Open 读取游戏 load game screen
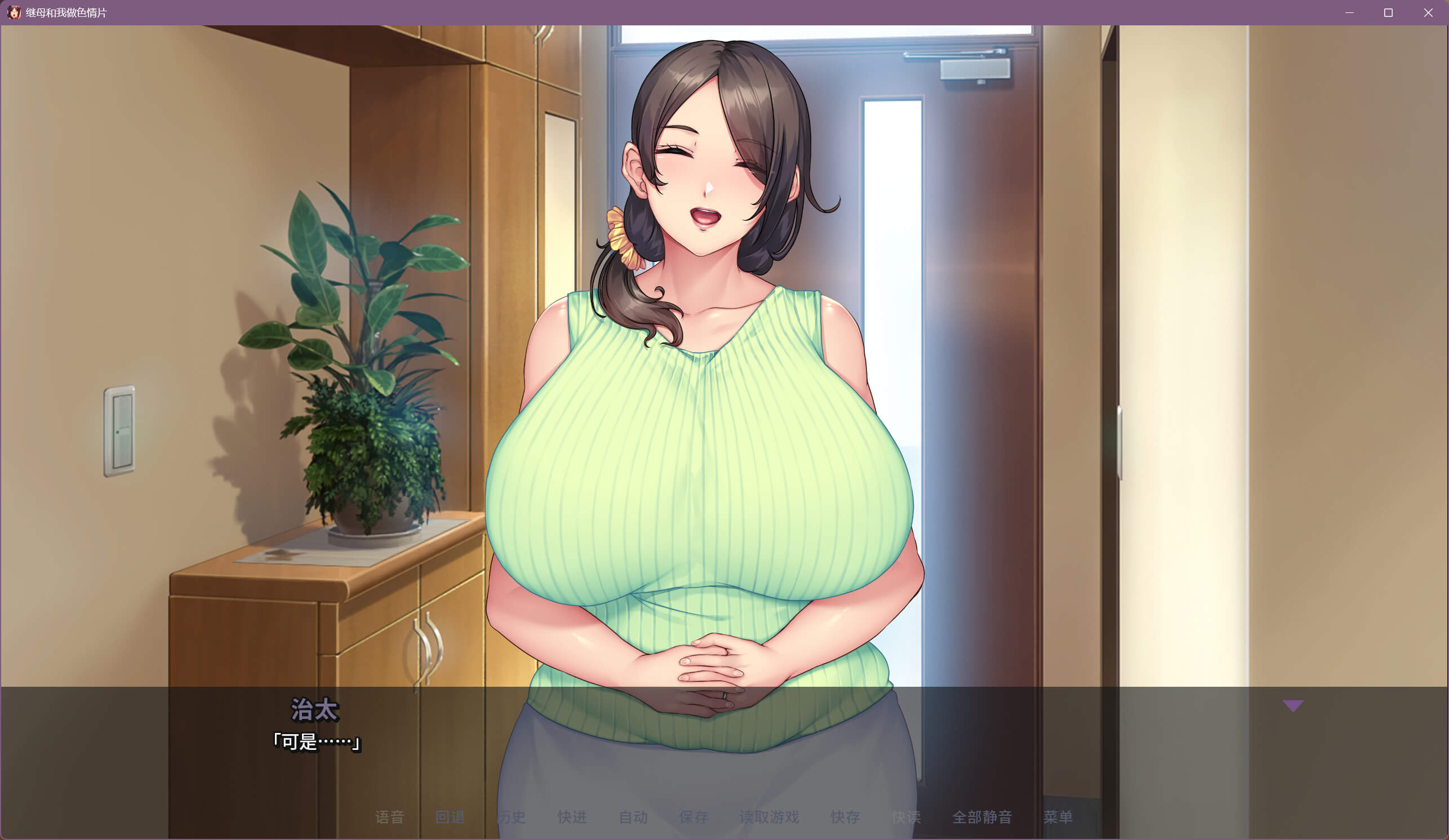 pyautogui.click(x=769, y=817)
